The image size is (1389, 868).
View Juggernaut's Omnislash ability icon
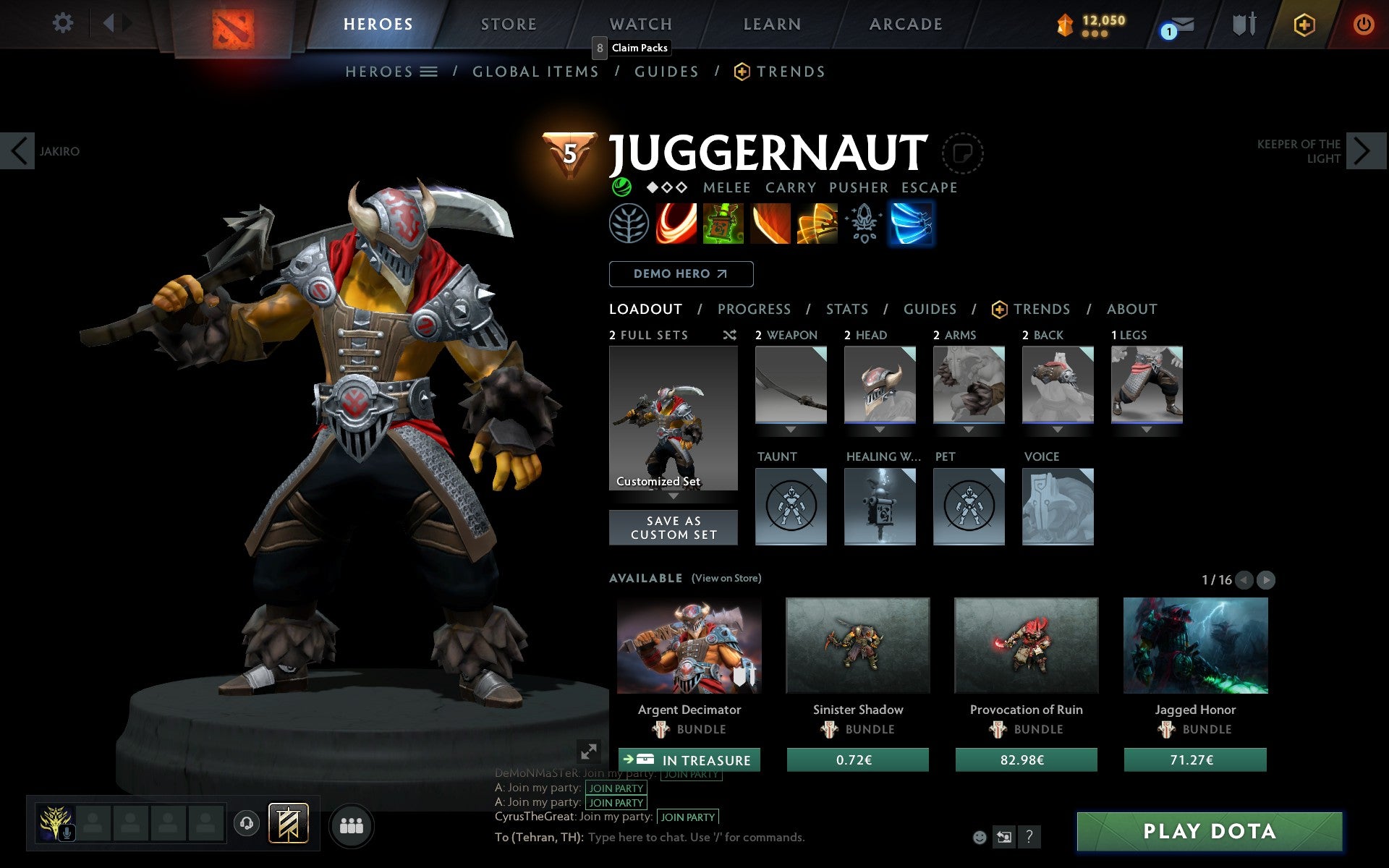817,224
